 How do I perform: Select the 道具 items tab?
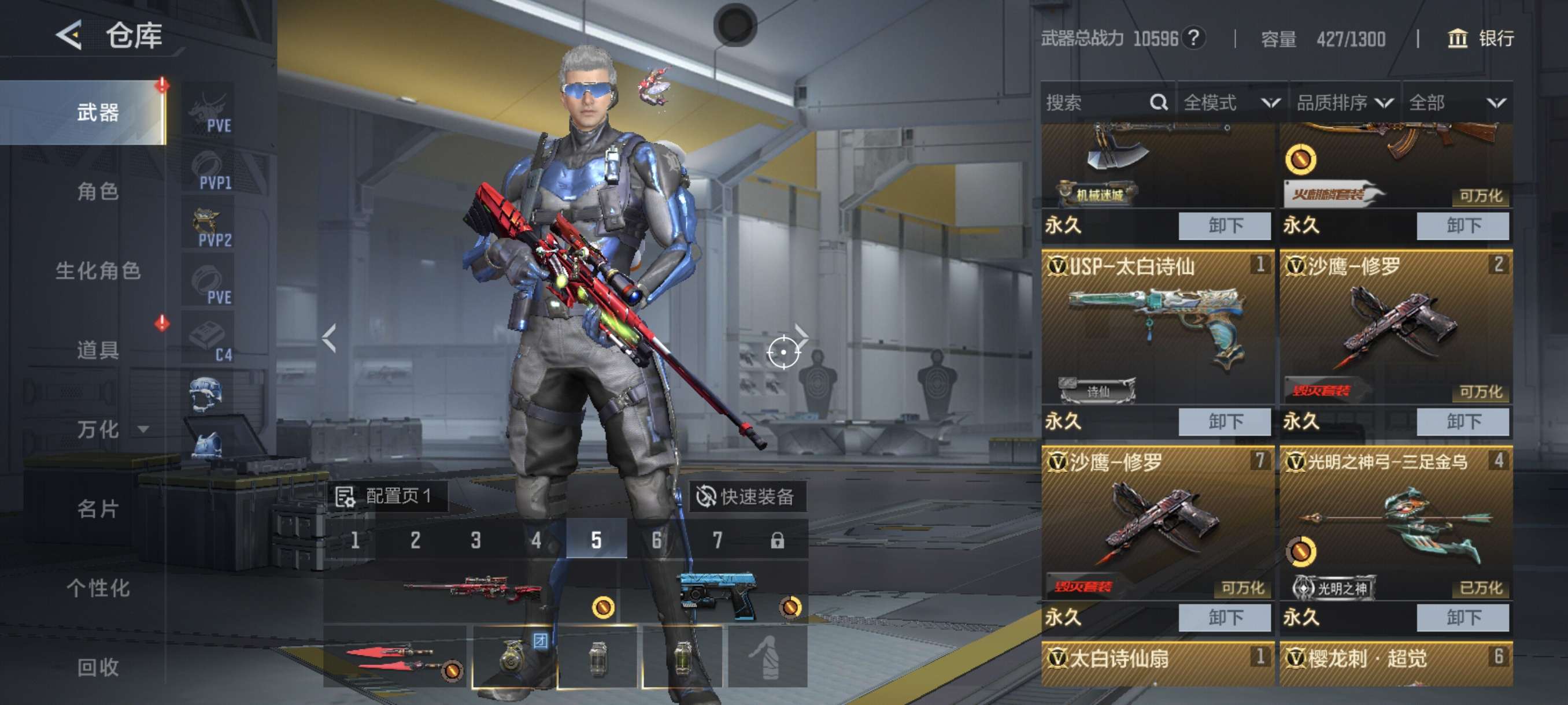click(97, 350)
